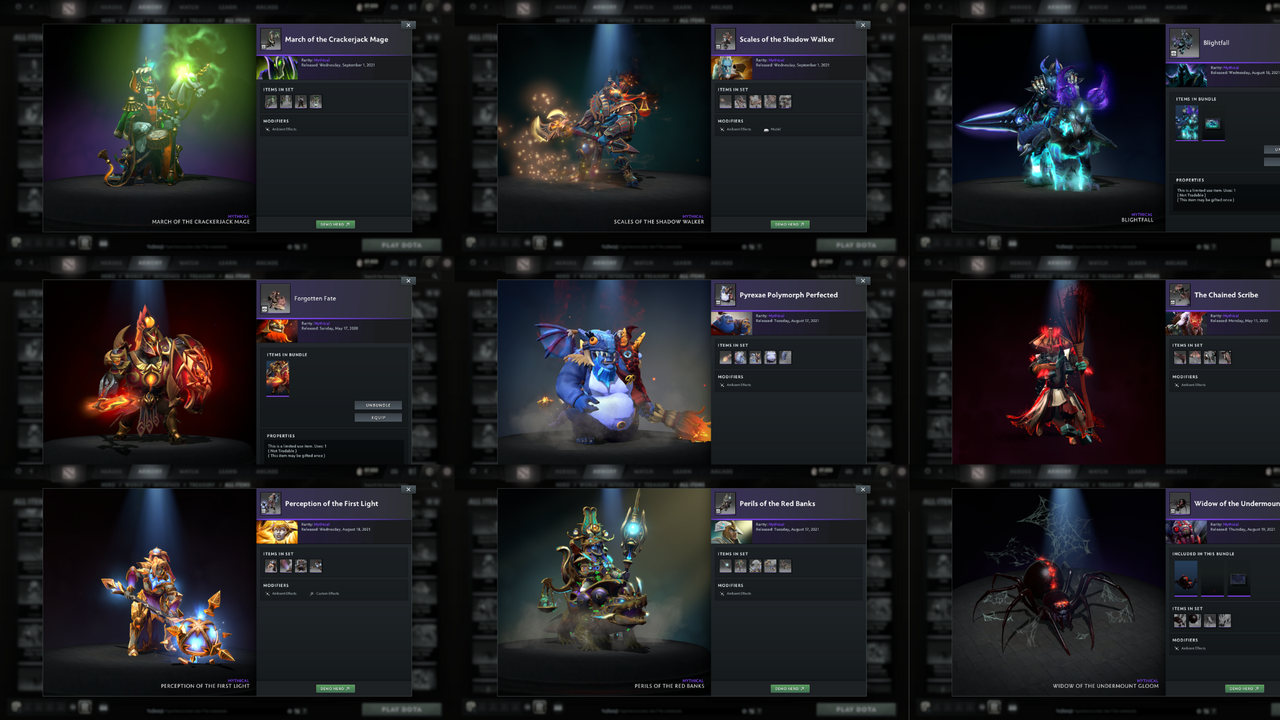Screen dimensions: 1280x720
Task: Toggle Custom Effects for Perception of the First Light
Action: [x=328, y=594]
